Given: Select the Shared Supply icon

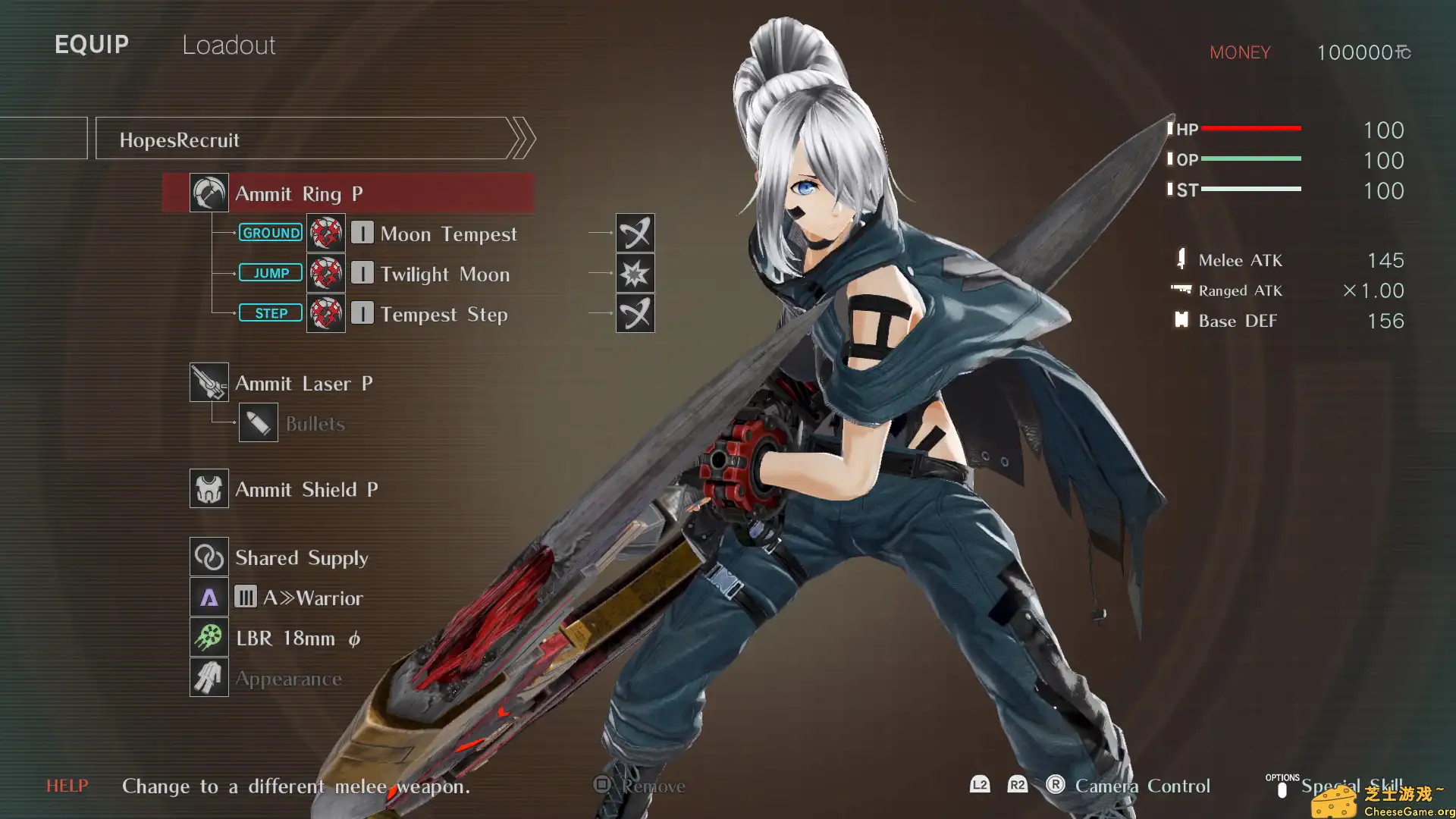Looking at the screenshot, I should click(209, 557).
